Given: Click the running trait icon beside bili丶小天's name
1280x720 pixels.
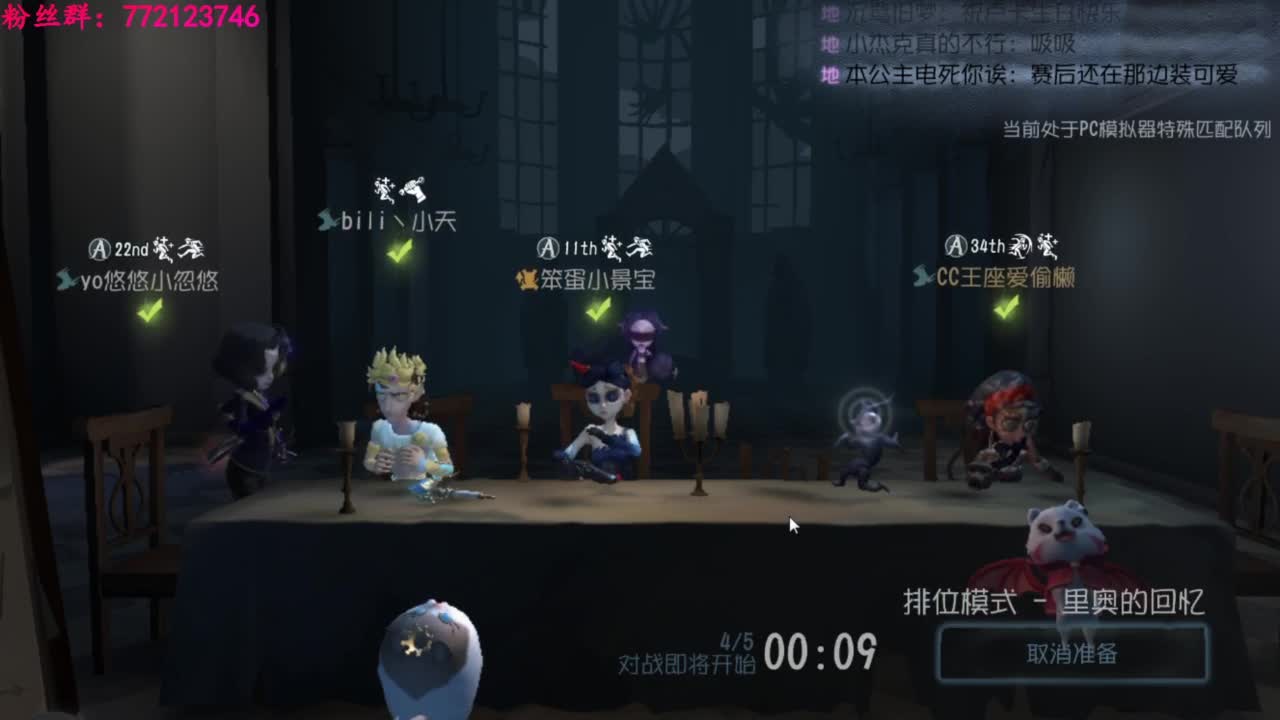Looking at the screenshot, I should [384, 189].
